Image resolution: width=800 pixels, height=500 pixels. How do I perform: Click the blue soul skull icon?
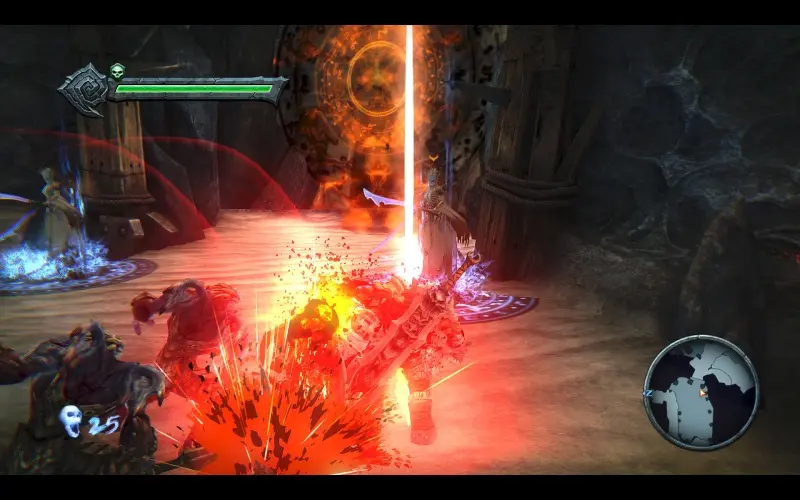tap(70, 421)
